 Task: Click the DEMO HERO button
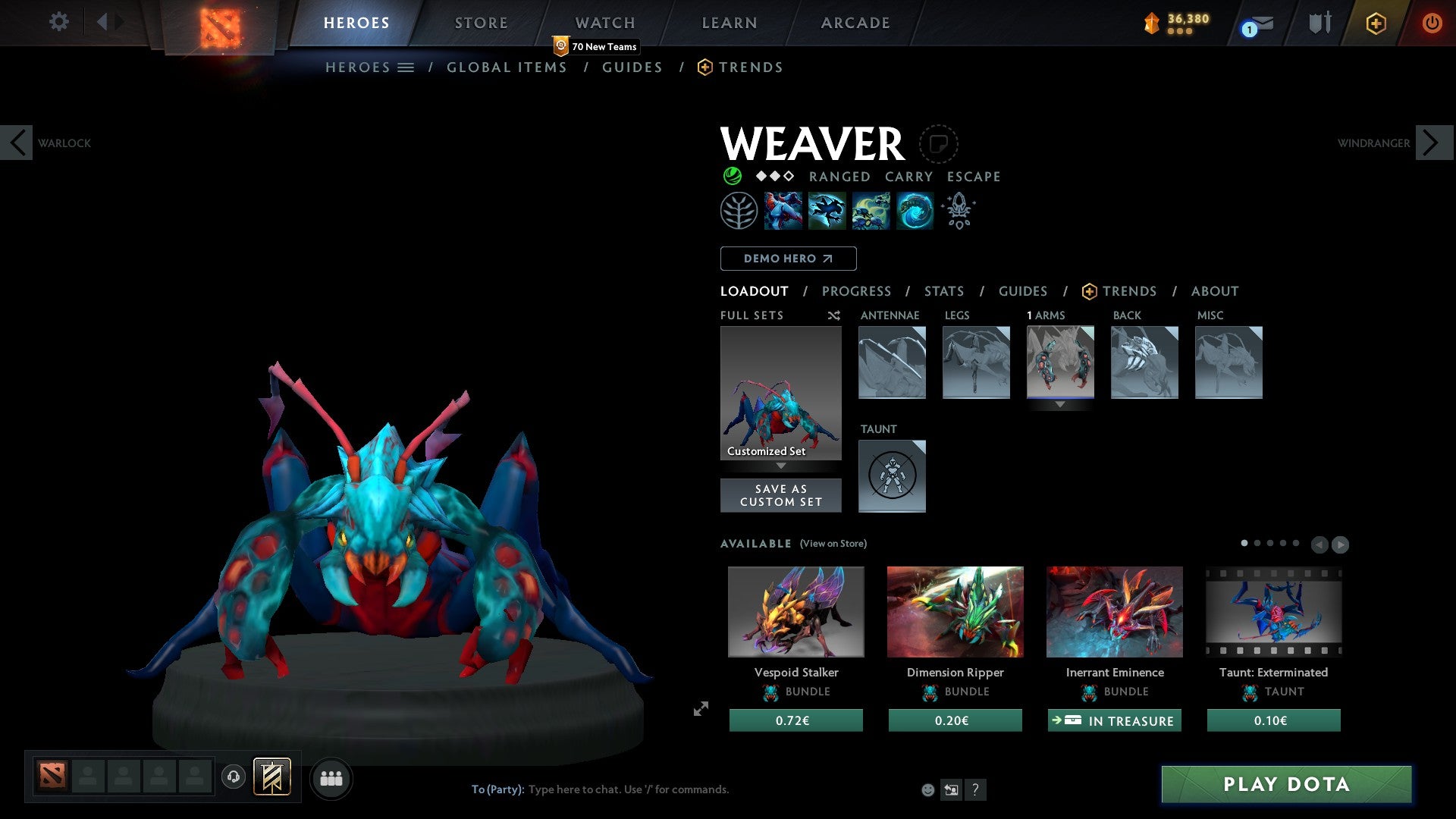tap(788, 258)
